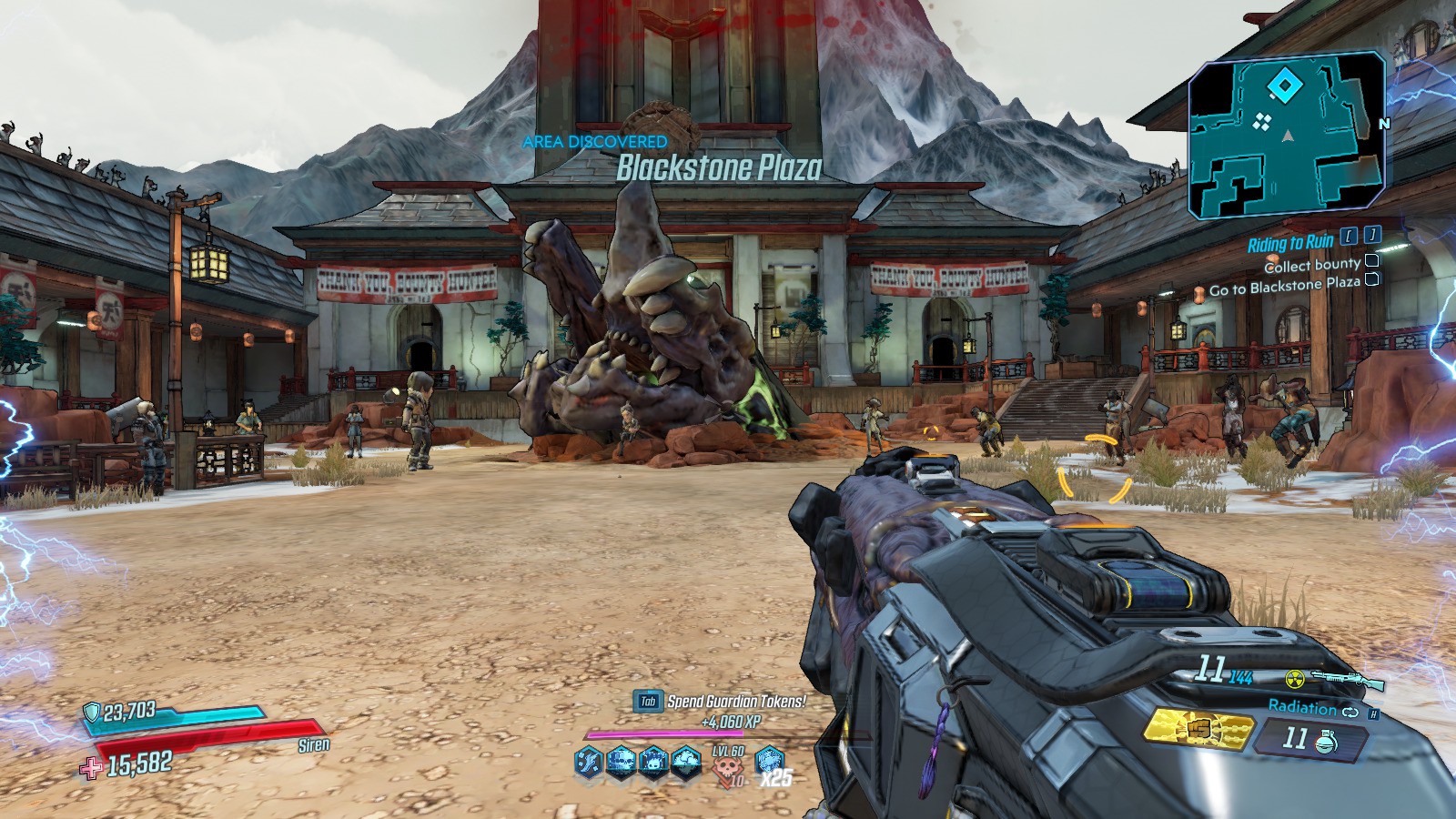
Task: Toggle the Radiation element swap icon
Action: 1350,711
